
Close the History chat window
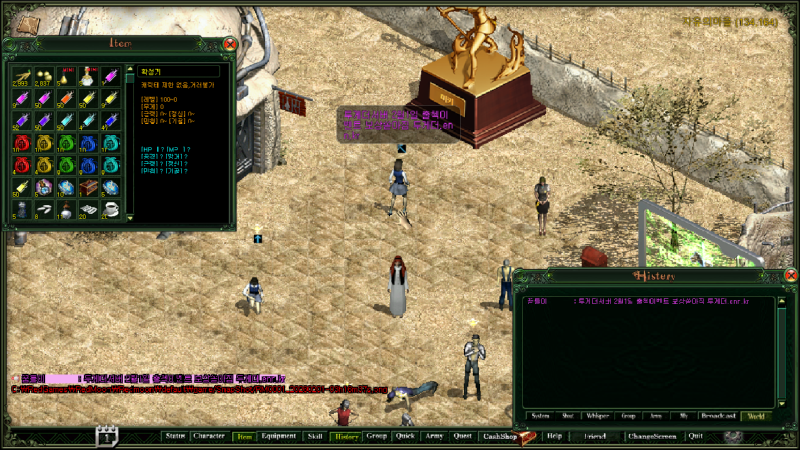click(x=790, y=276)
